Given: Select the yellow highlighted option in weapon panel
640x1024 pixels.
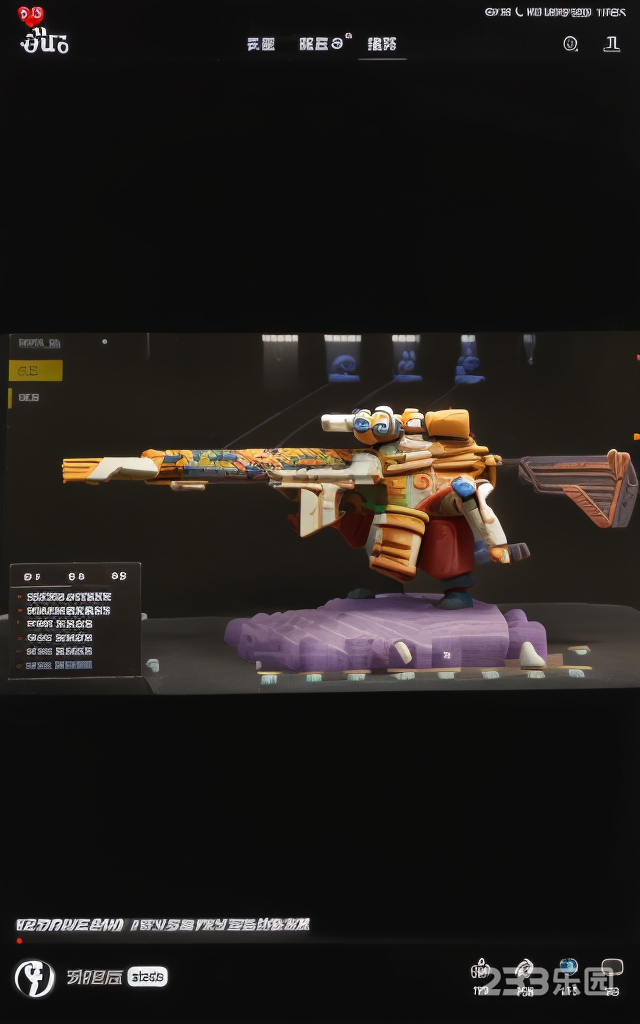Looking at the screenshot, I should coord(36,371).
